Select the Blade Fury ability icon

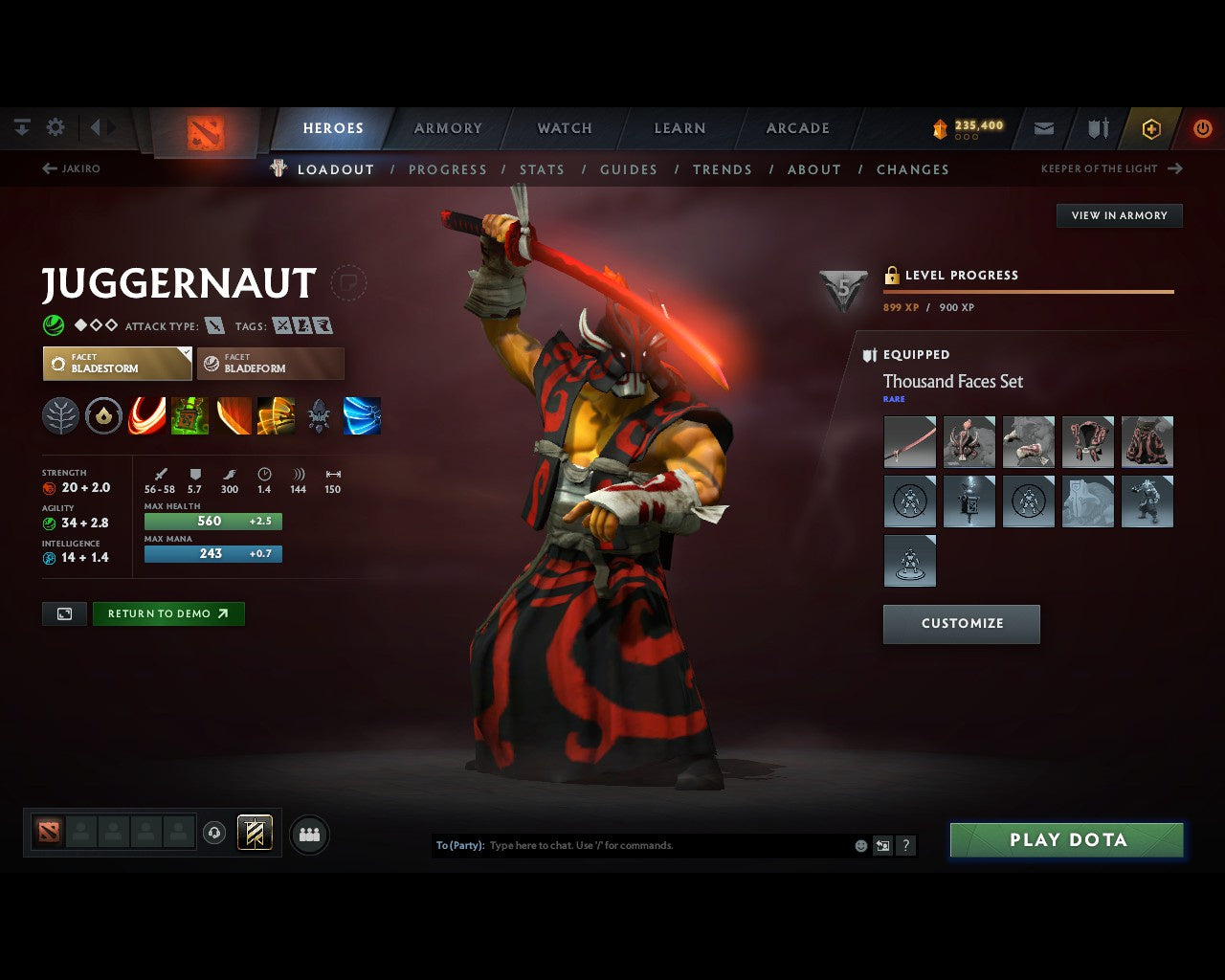point(146,414)
